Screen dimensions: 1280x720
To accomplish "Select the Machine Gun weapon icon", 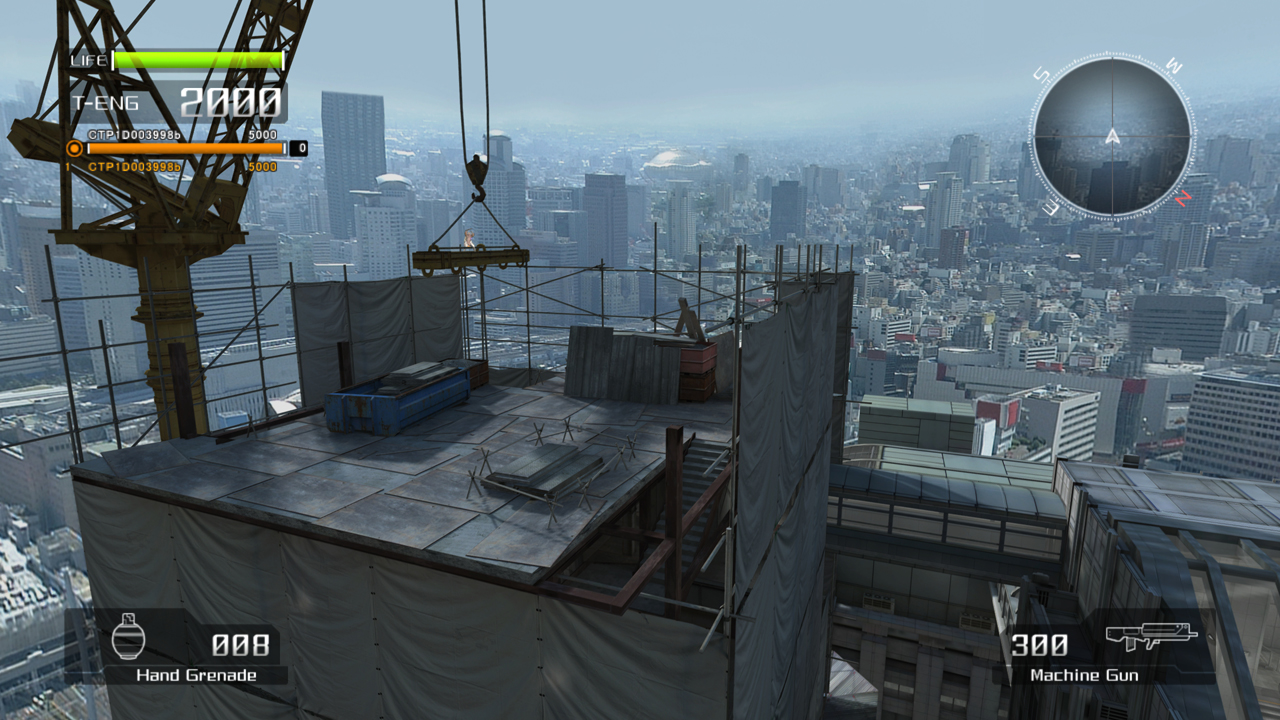I will (x=1151, y=636).
